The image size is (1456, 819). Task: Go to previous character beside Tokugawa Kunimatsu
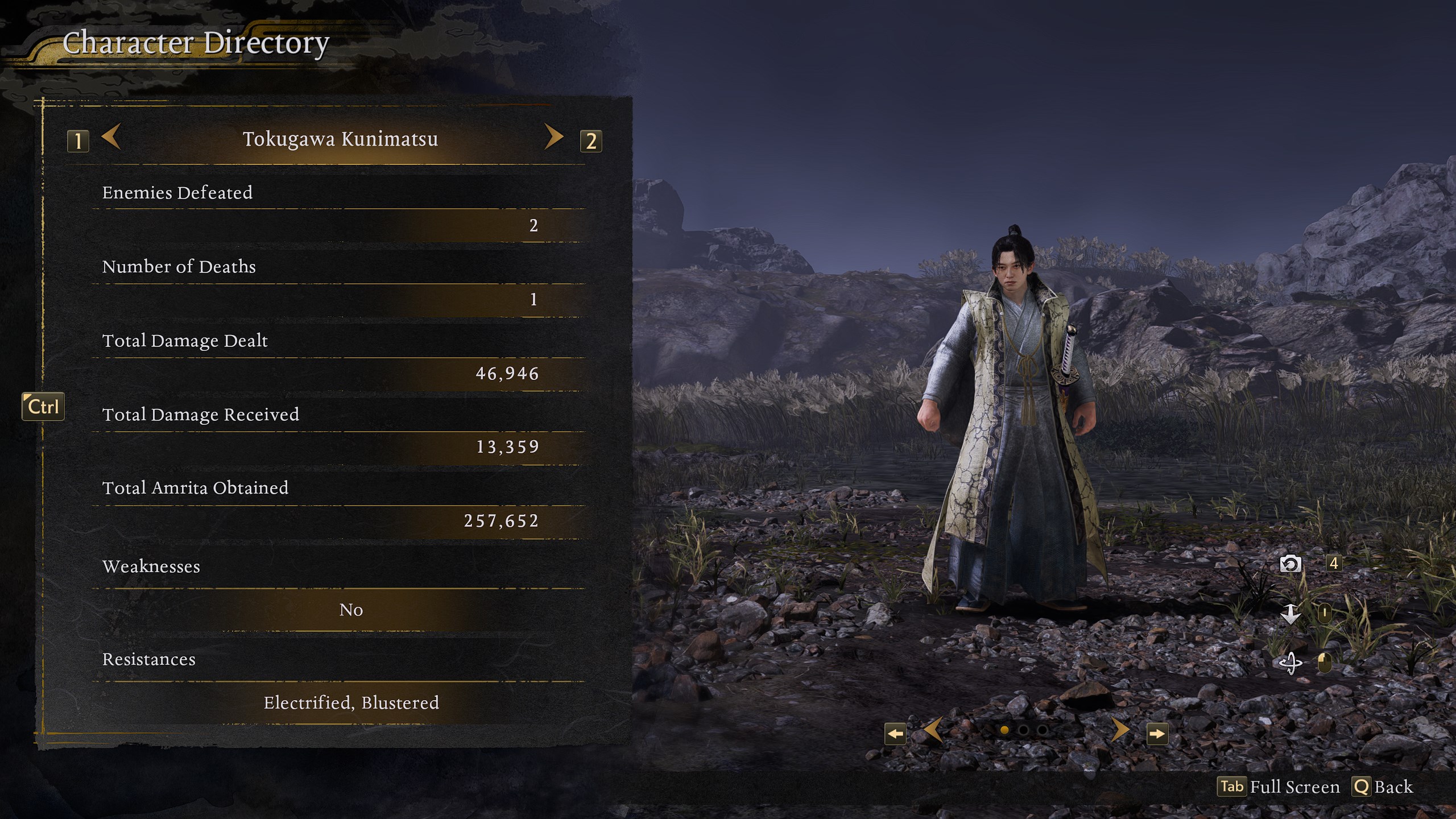[x=111, y=138]
